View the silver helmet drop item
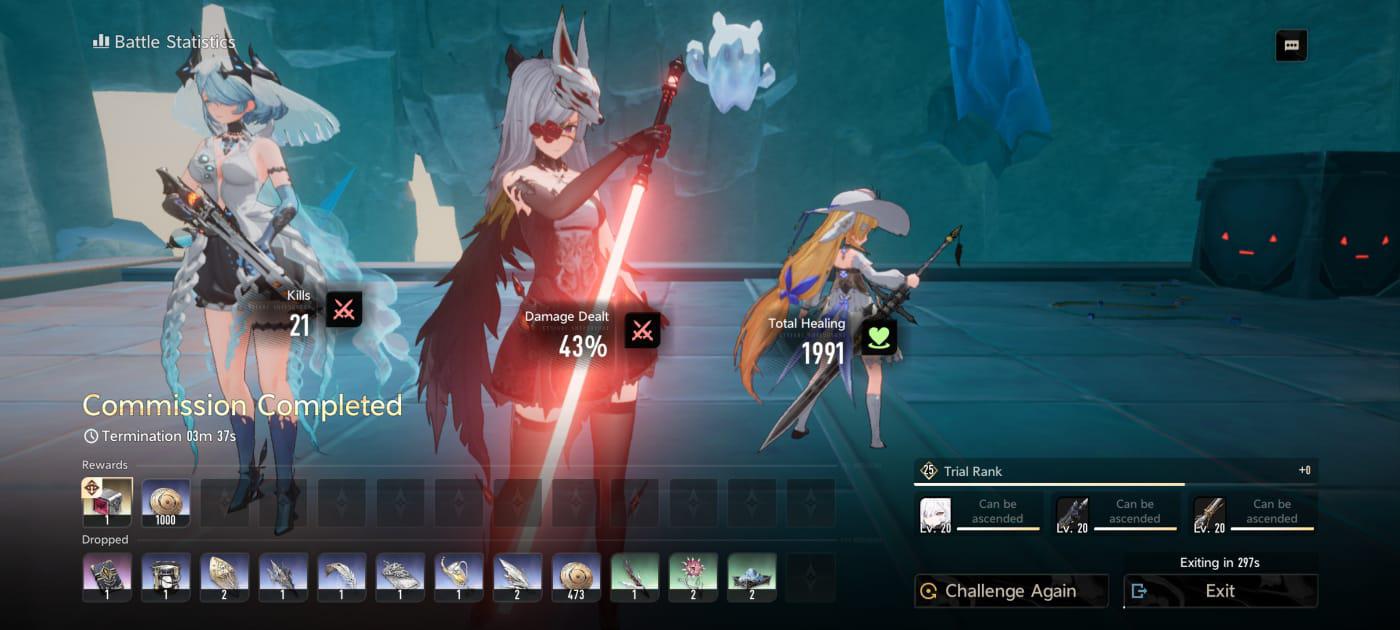Image resolution: width=1400 pixels, height=630 pixels. click(165, 577)
